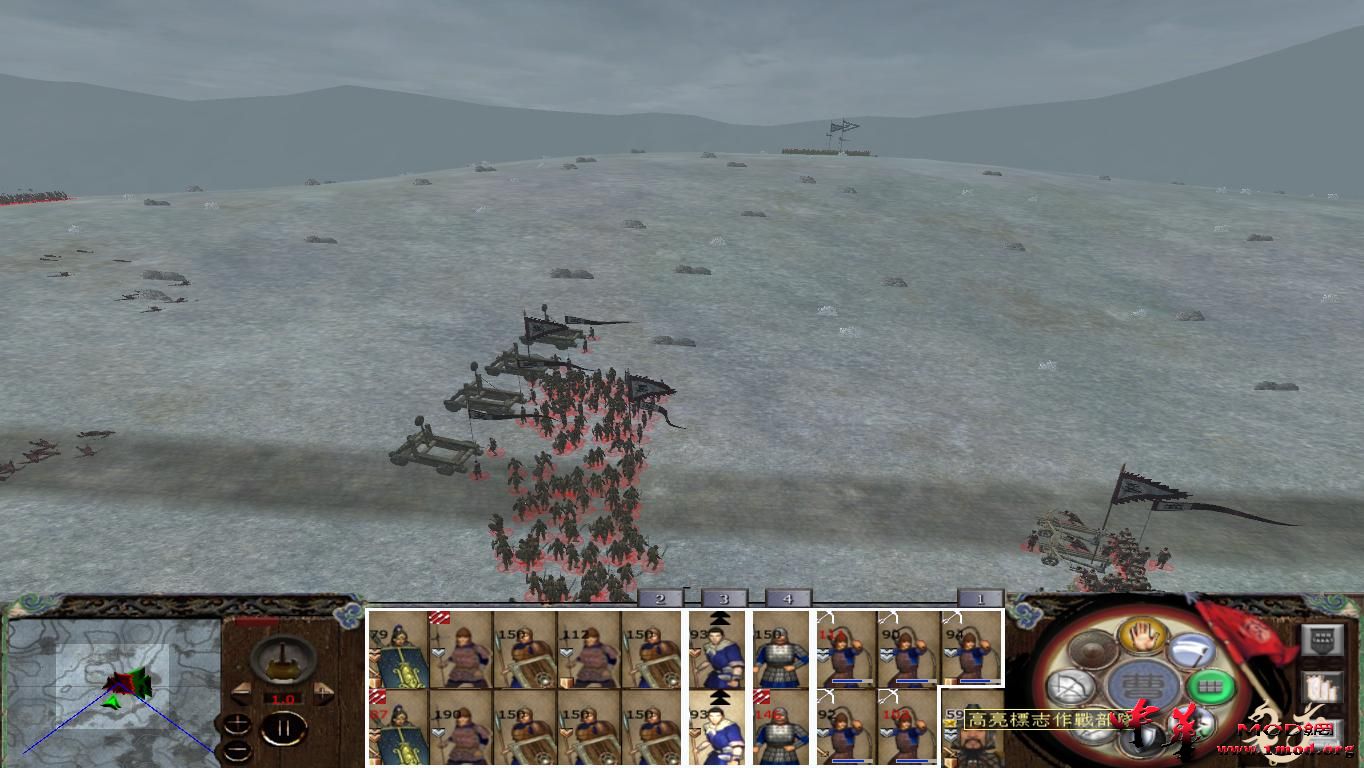Image resolution: width=1364 pixels, height=768 pixels.
Task: Click the left arrow to decrease battle speed
Action: pos(243,693)
